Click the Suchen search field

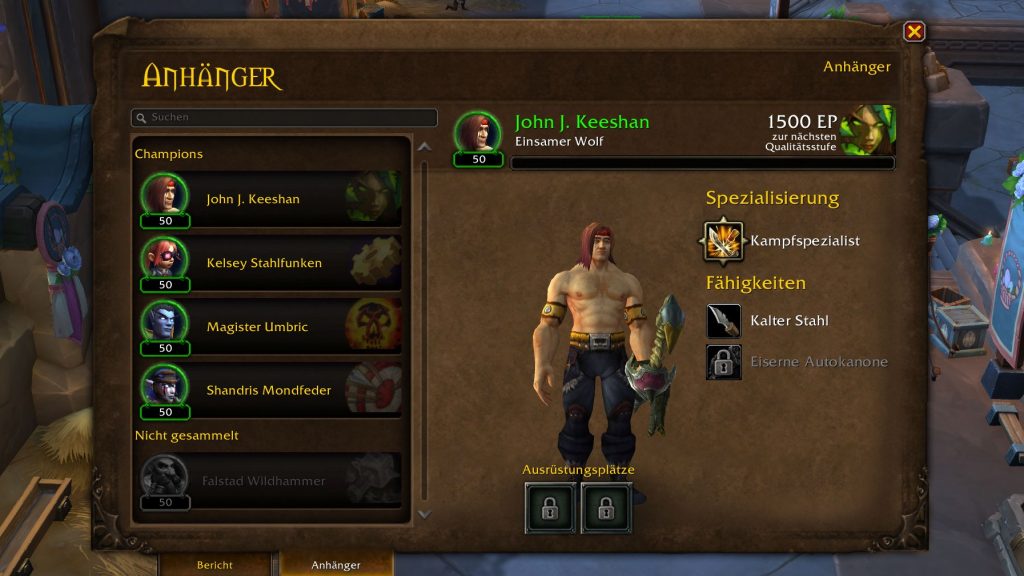[284, 118]
